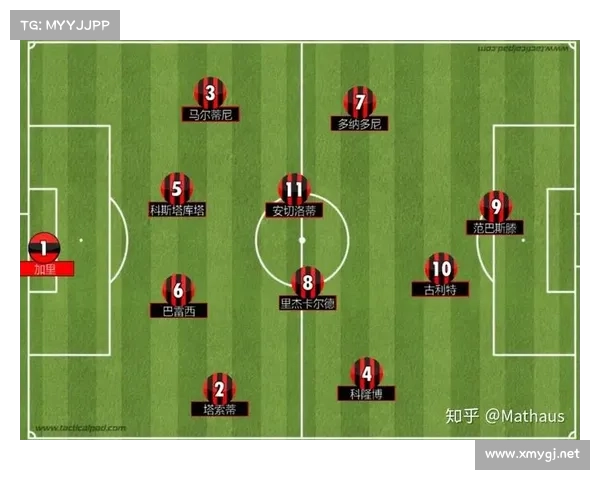Click the number 6 巴雷西 player marker
The height and width of the screenshot is (480, 600).
(178, 290)
